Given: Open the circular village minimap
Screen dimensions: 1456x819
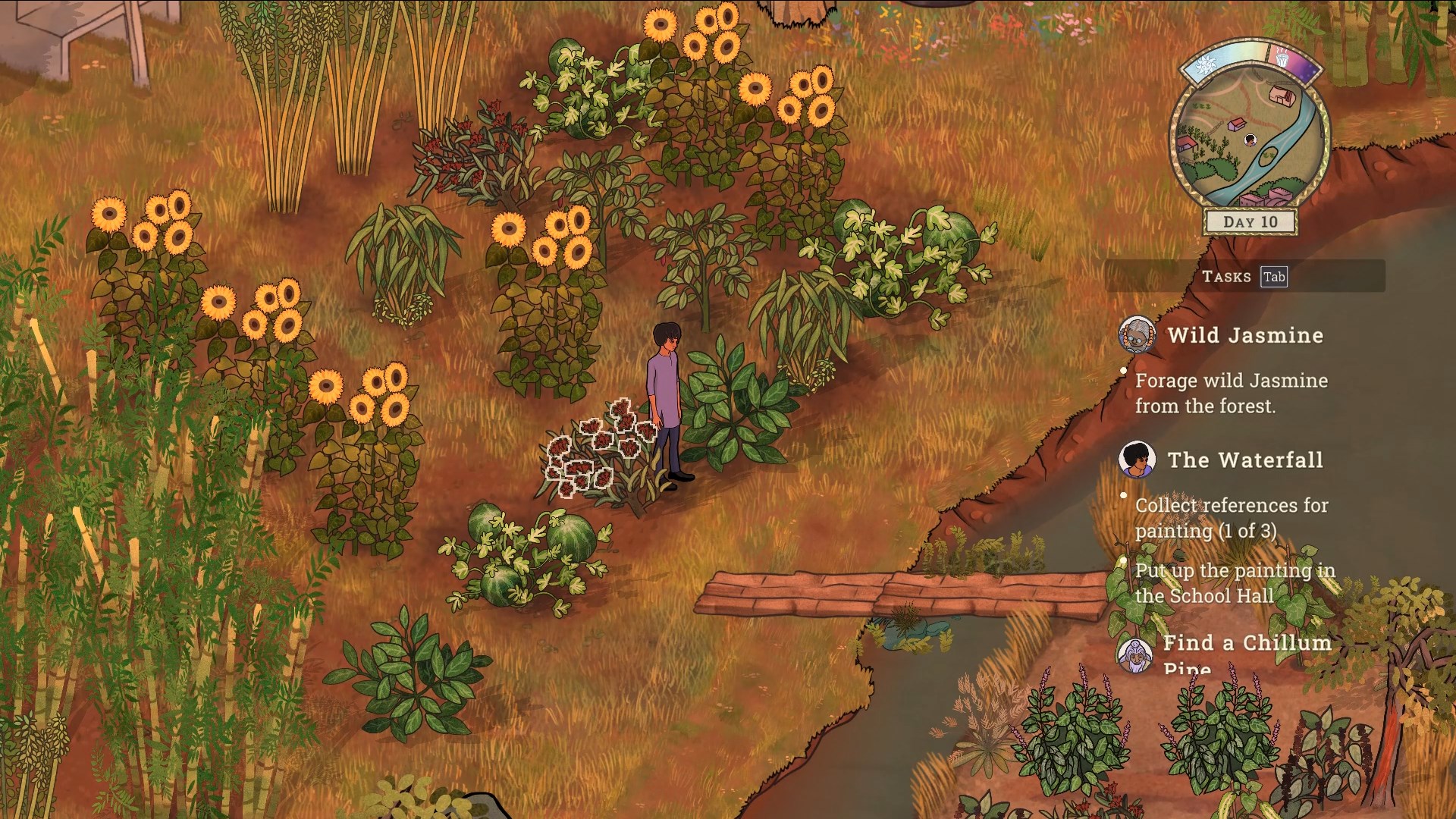Looking at the screenshot, I should pos(1250,138).
